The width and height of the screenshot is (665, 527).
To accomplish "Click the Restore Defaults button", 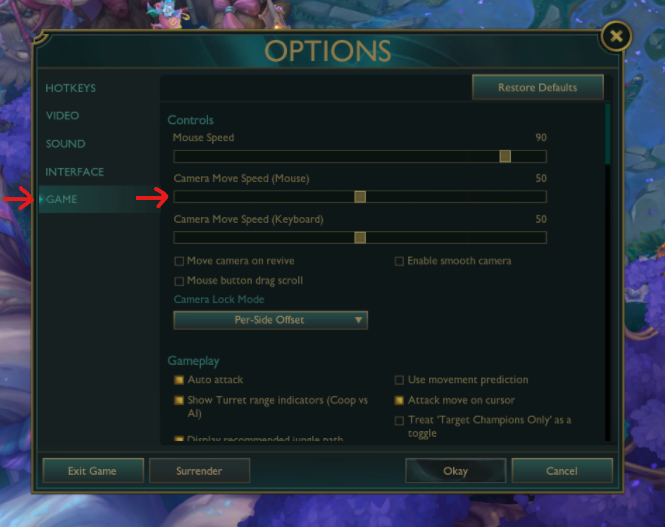I will [x=537, y=88].
